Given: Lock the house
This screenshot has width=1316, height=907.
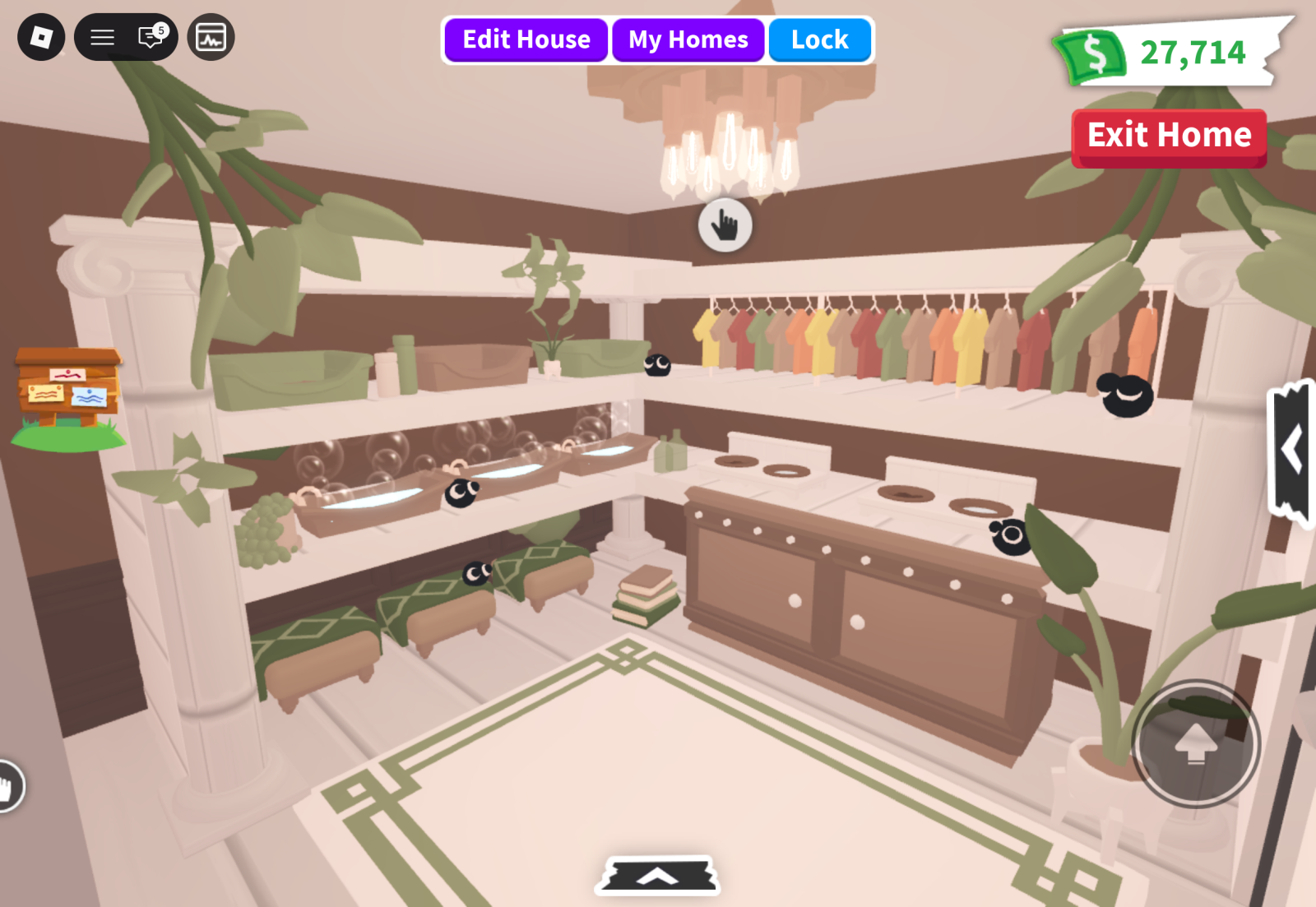Looking at the screenshot, I should point(819,39).
